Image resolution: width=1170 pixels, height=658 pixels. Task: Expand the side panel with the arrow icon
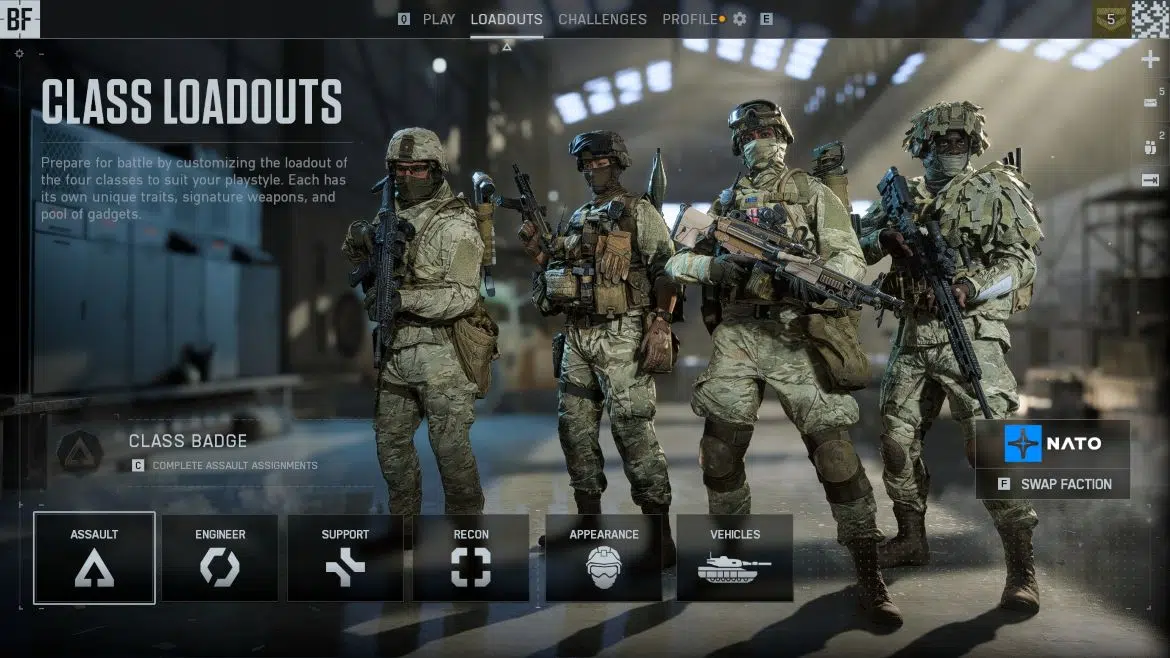(x=1150, y=180)
